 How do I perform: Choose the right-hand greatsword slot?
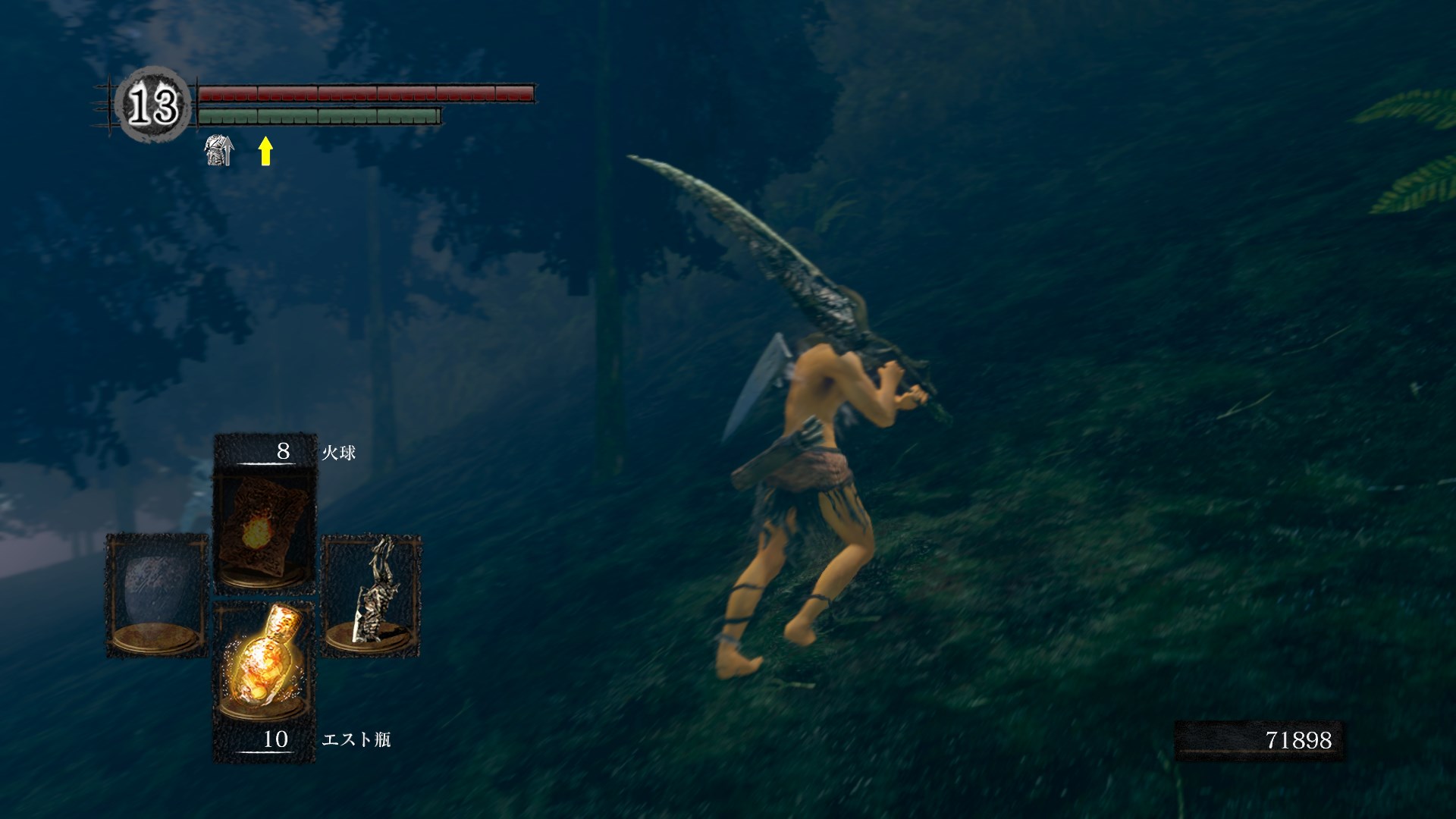click(x=372, y=595)
